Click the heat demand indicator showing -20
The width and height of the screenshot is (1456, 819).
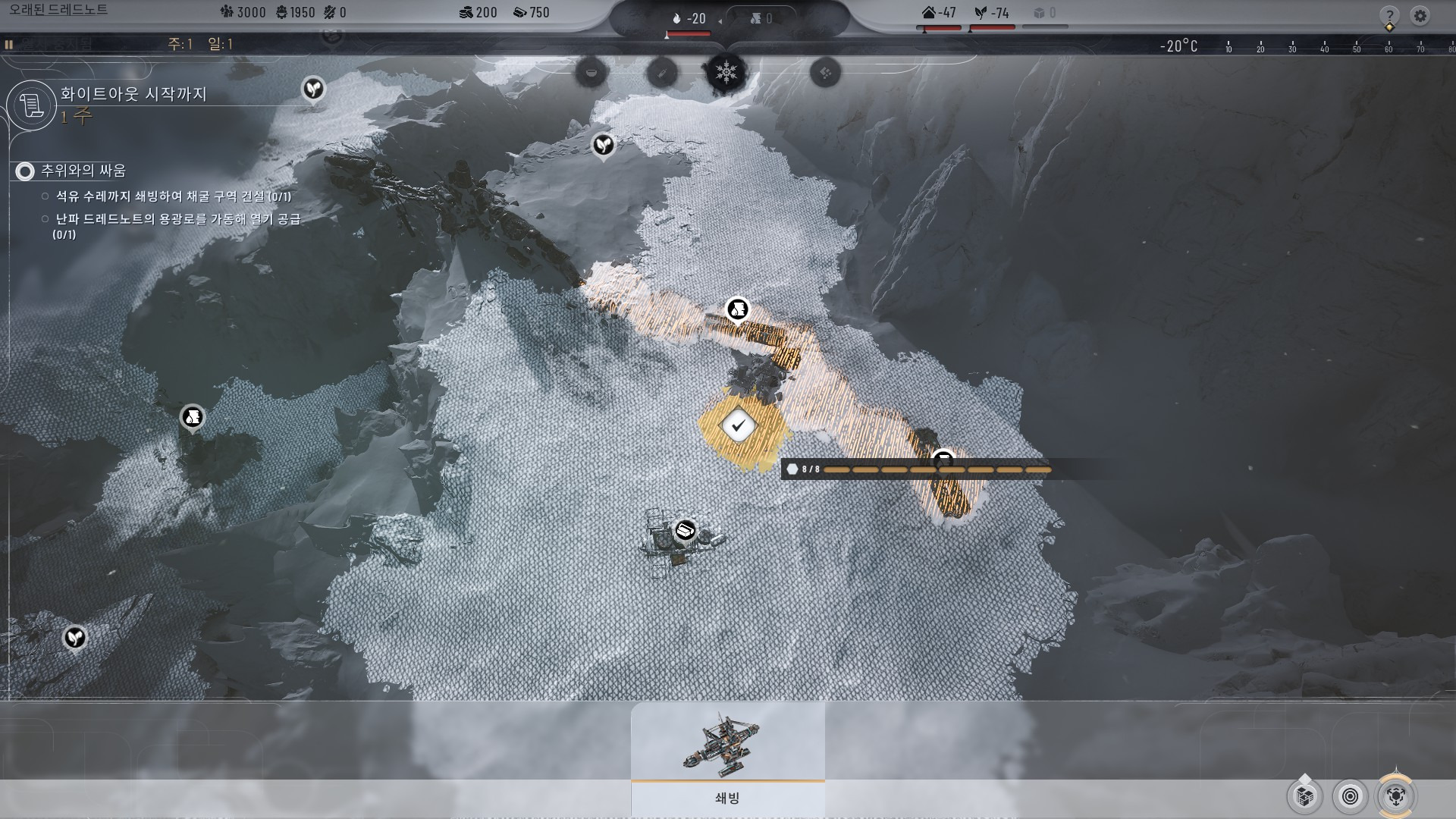click(689, 18)
